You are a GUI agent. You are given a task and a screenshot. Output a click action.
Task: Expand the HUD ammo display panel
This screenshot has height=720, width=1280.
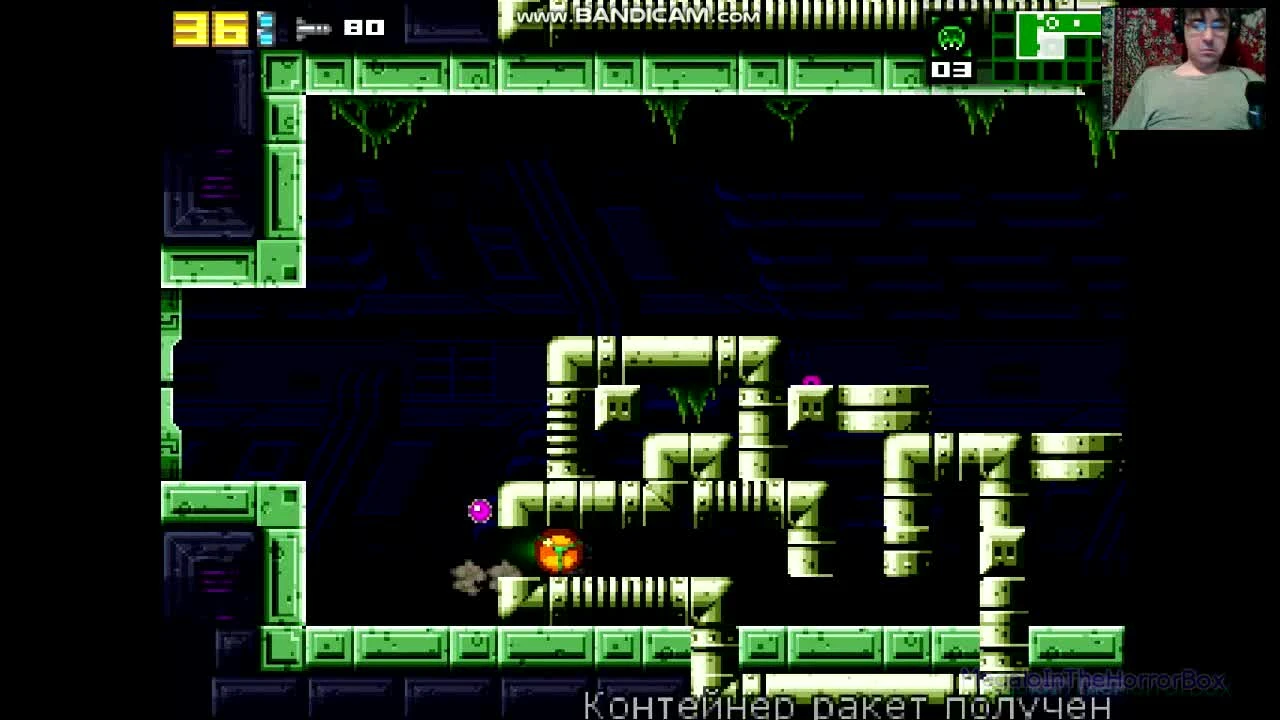pyautogui.click(x=340, y=27)
